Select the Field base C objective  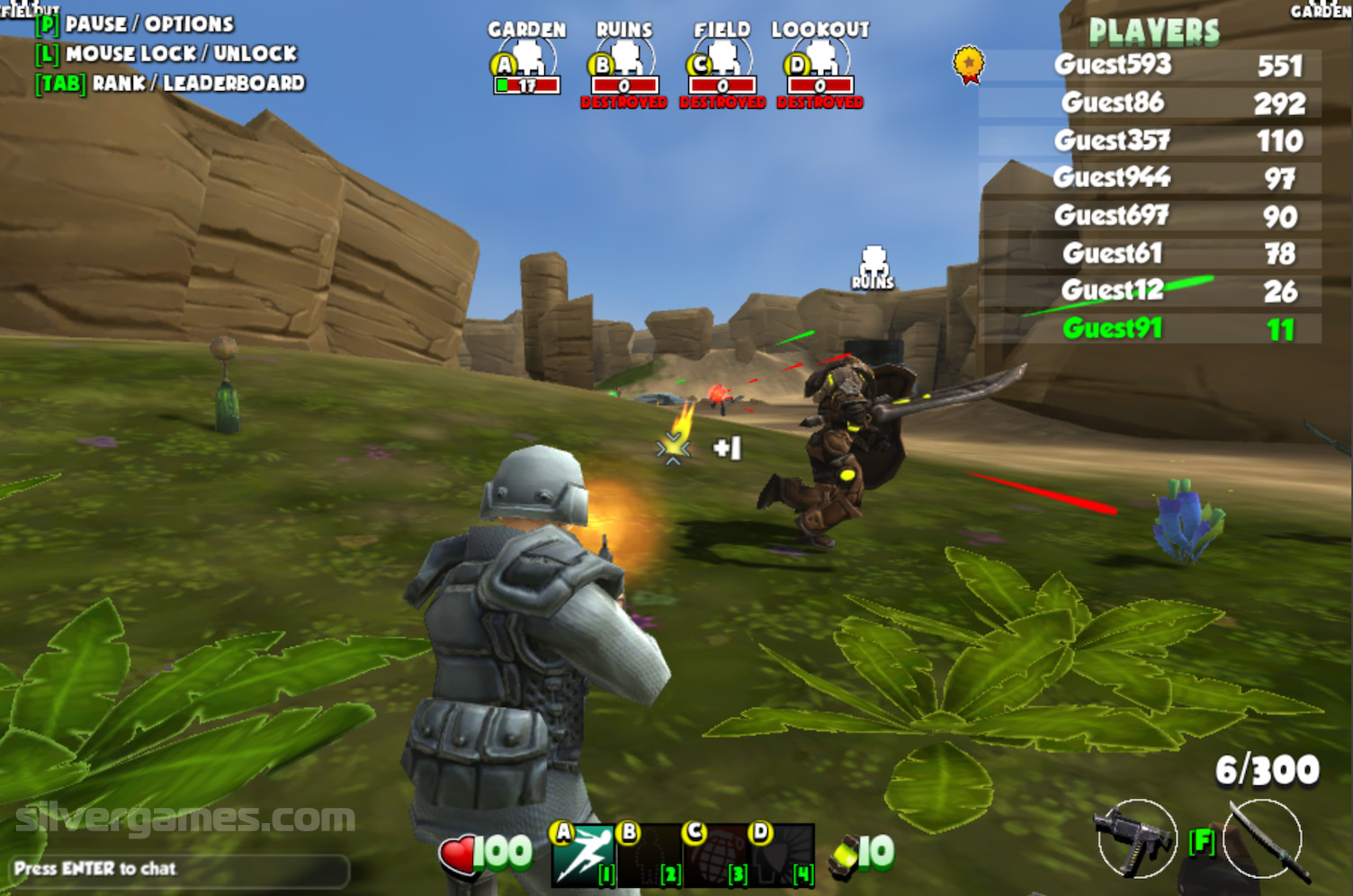click(722, 65)
